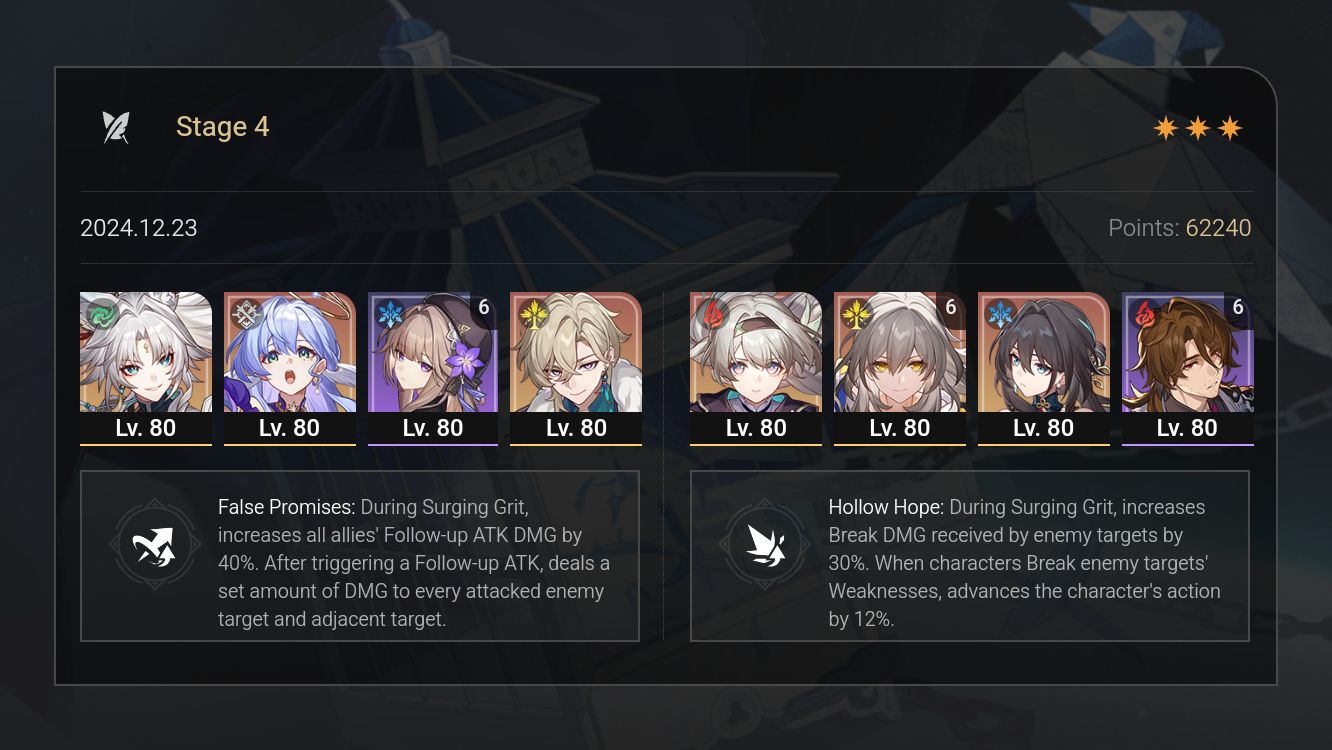The width and height of the screenshot is (1332, 750).
Task: Click the eidolon 6 badge on Gallagher's portrait
Action: coord(1238,307)
